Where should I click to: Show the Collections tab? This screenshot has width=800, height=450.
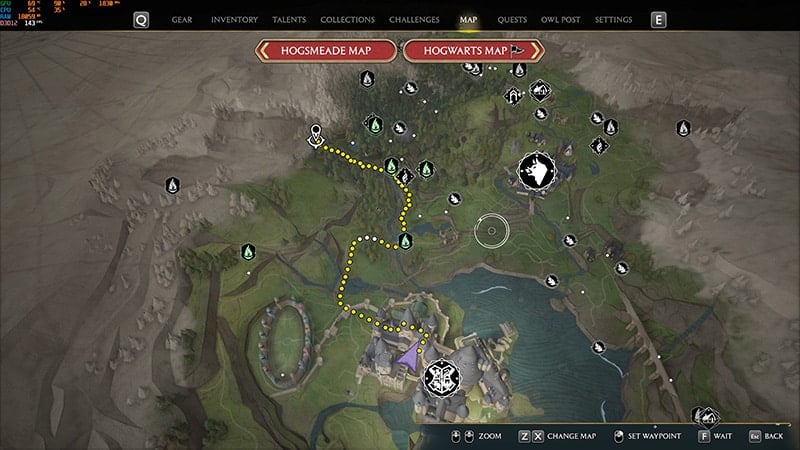[x=347, y=19]
